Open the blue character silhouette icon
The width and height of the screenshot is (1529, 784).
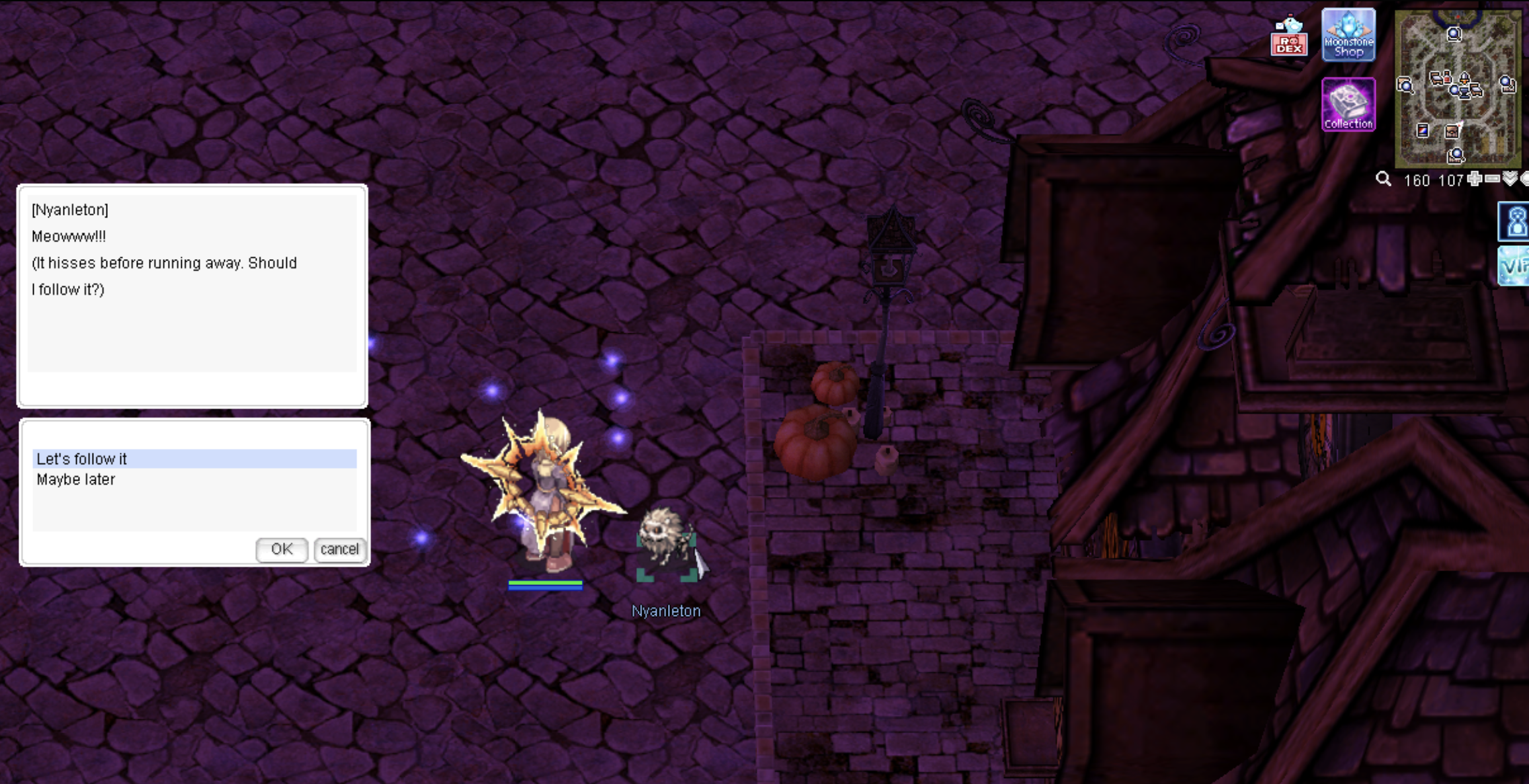tap(1515, 221)
